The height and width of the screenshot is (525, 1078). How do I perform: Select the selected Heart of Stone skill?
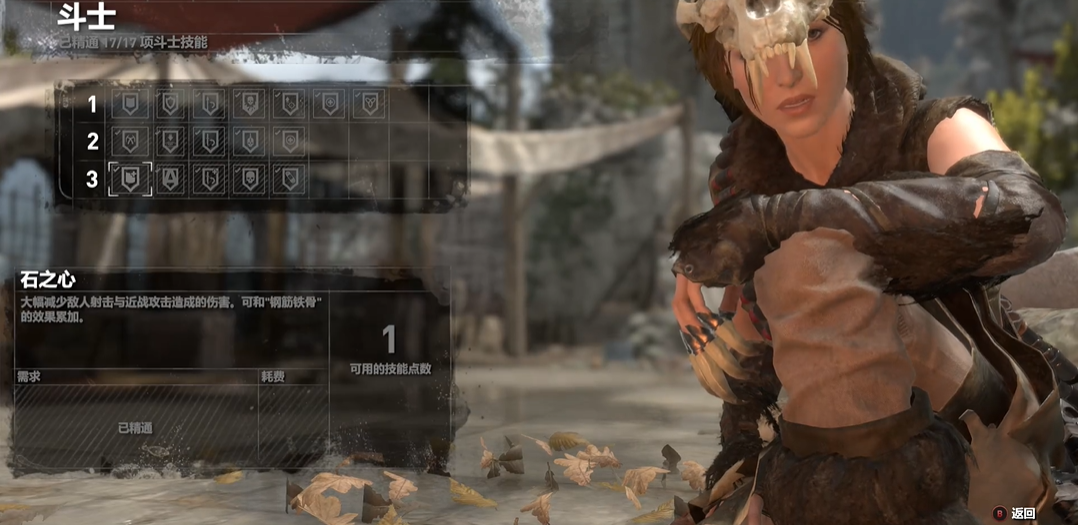[130, 178]
